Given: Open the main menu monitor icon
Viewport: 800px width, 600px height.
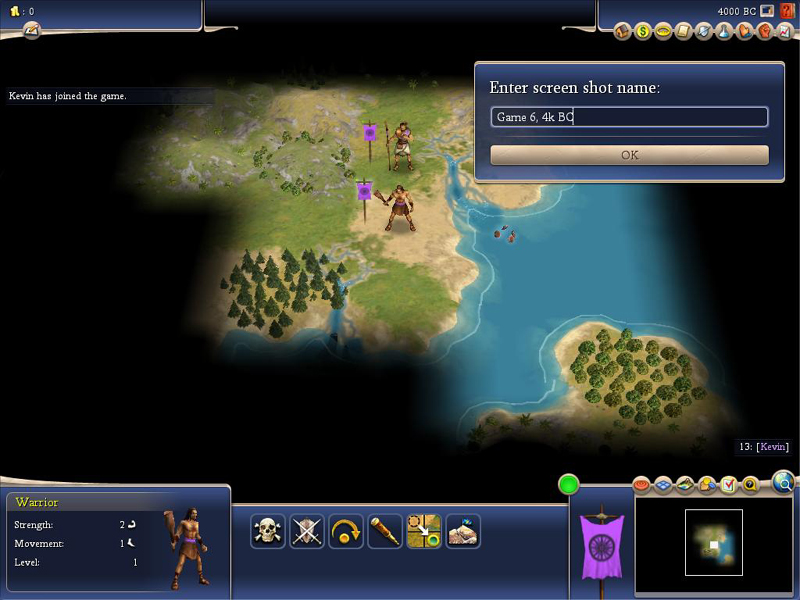Looking at the screenshot, I should (x=767, y=11).
